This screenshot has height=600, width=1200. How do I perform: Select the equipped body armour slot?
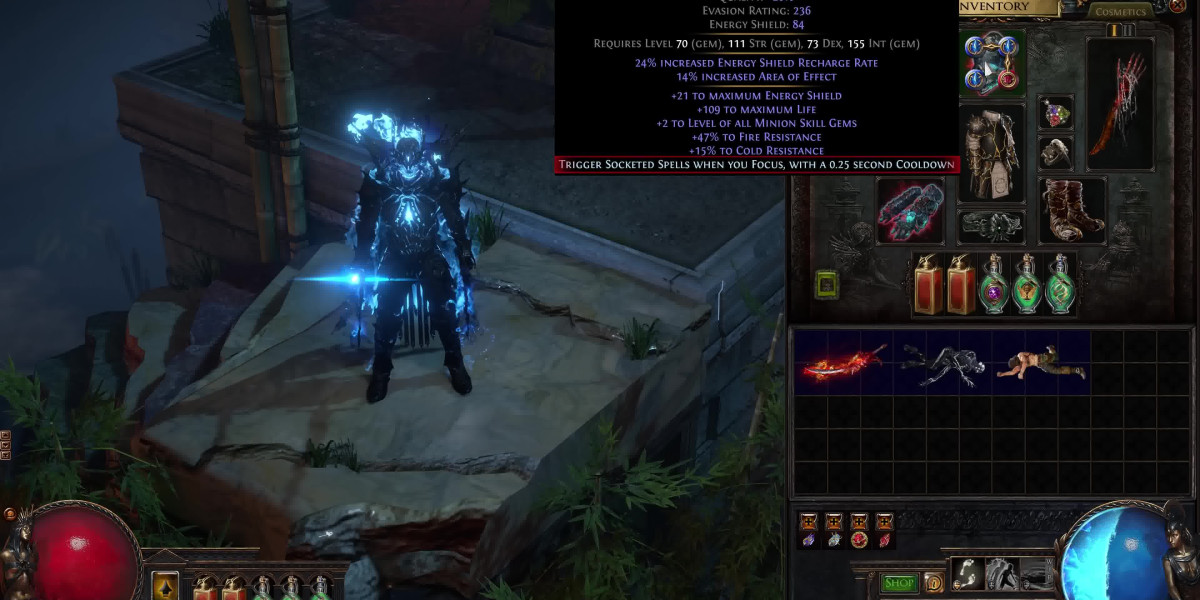pos(991,153)
